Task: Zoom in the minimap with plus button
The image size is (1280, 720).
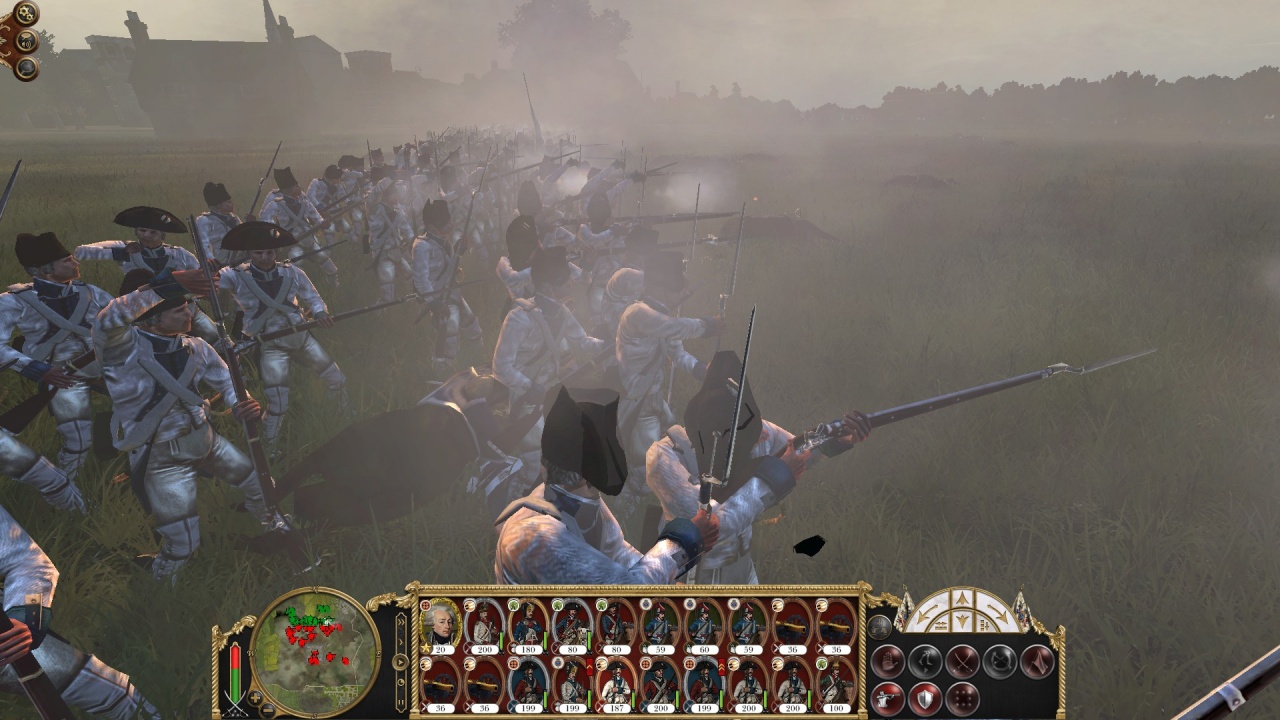Action: 256,698
